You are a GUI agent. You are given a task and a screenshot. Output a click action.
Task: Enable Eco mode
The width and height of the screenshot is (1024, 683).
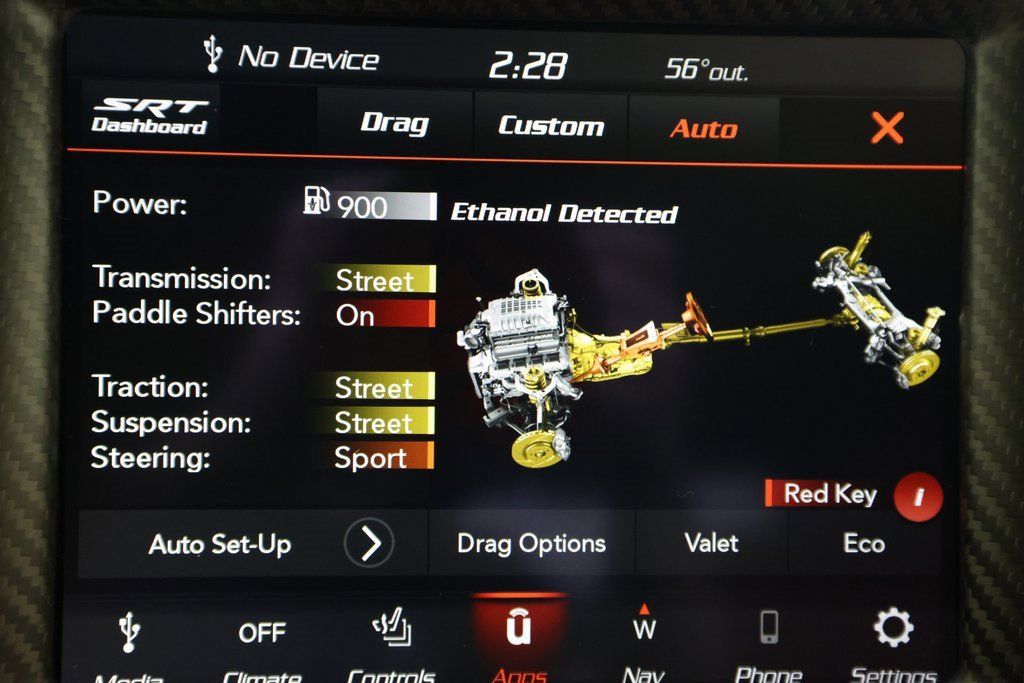click(863, 544)
